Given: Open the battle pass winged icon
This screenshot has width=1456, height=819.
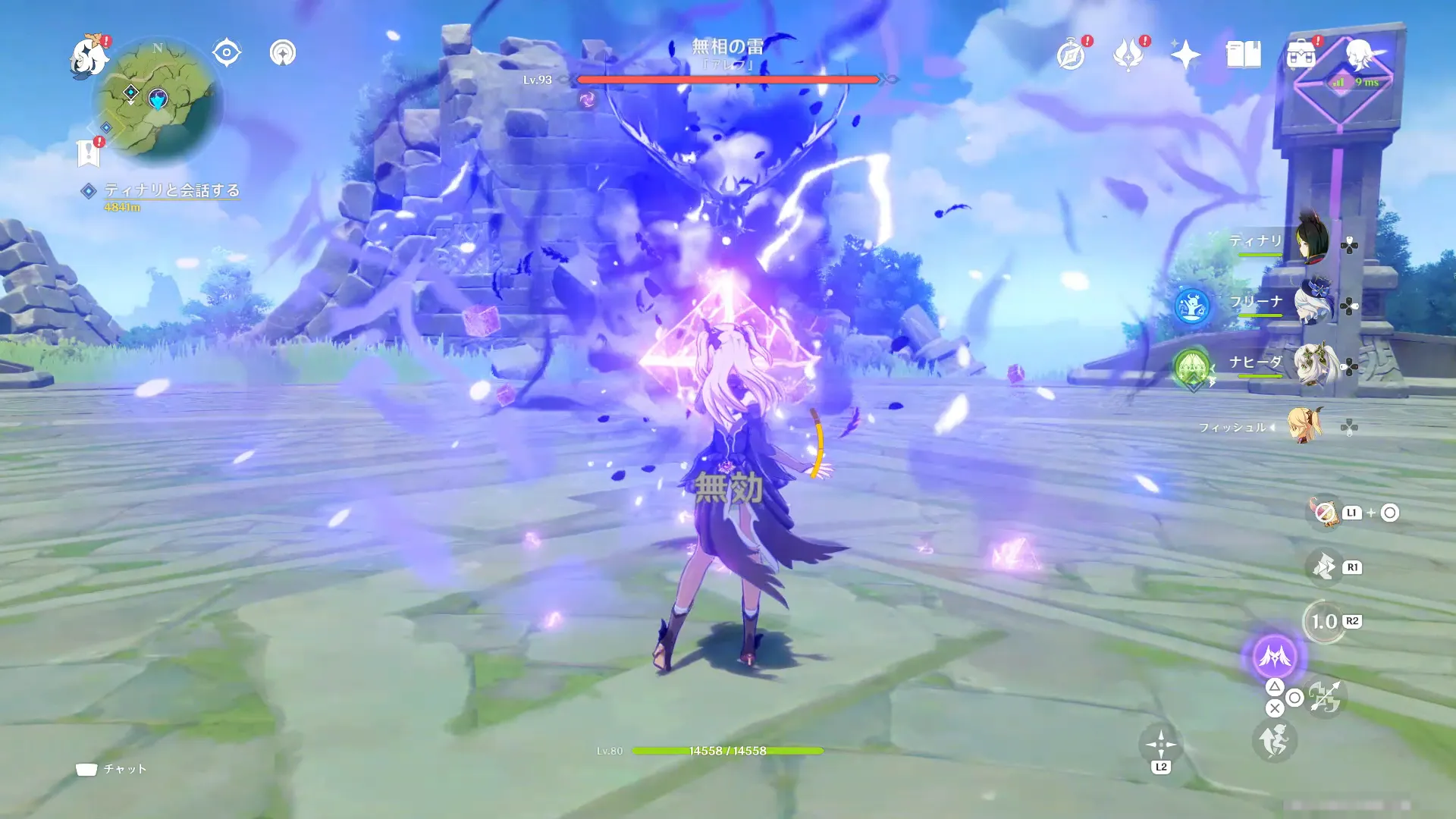Looking at the screenshot, I should [1128, 55].
